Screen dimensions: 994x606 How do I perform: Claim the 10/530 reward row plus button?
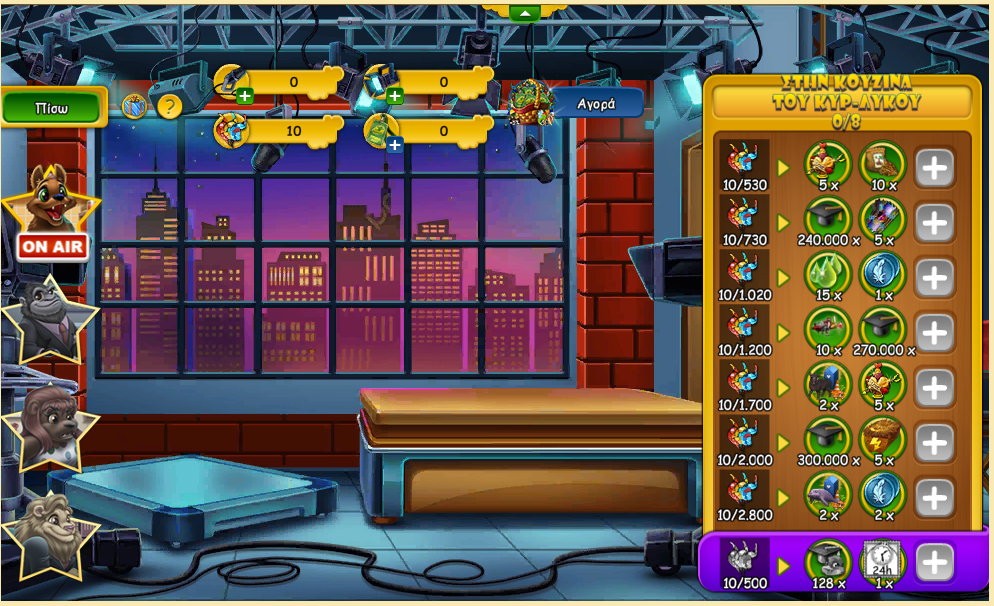[934, 168]
